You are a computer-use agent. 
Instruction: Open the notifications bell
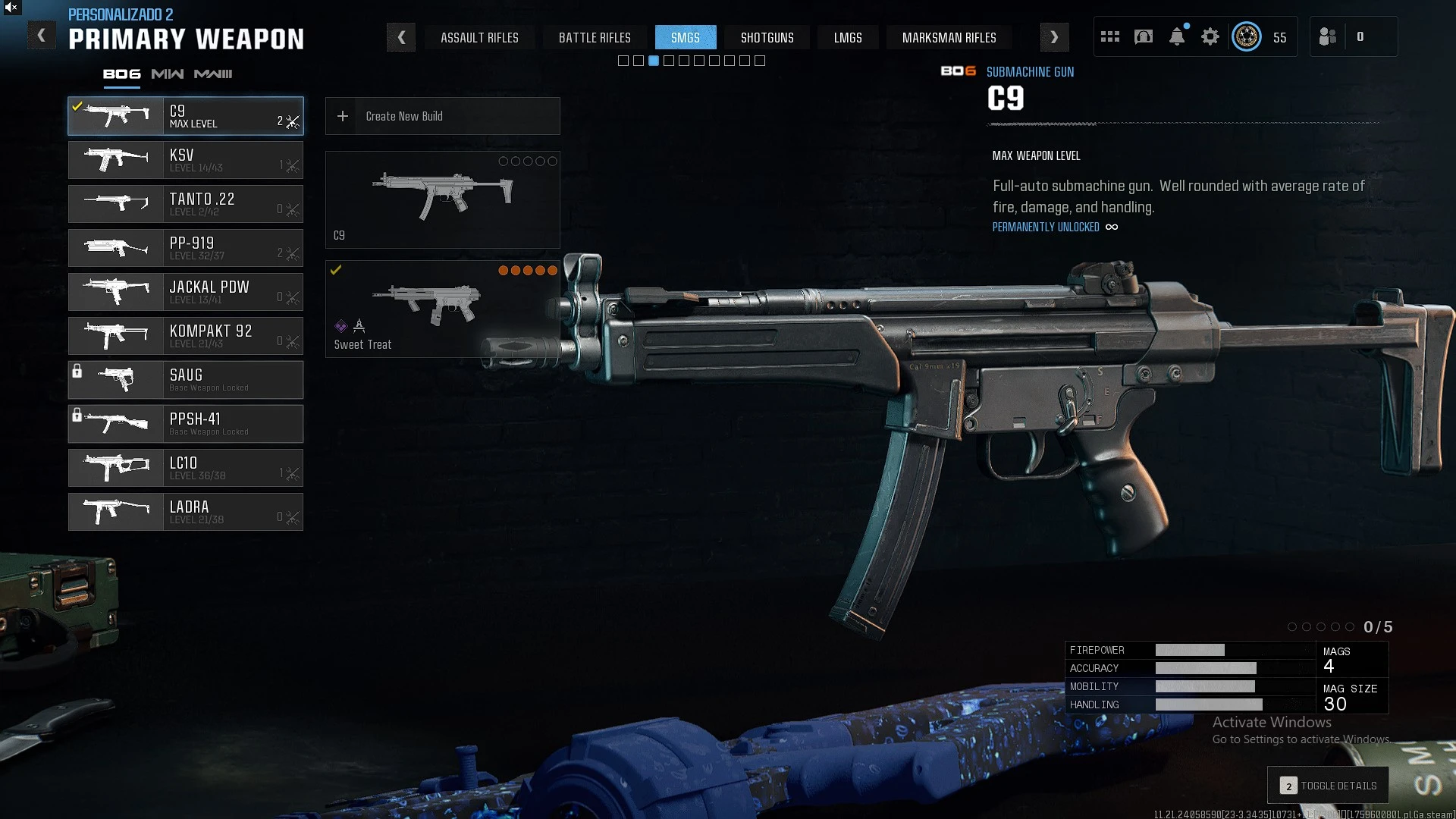[x=1177, y=36]
